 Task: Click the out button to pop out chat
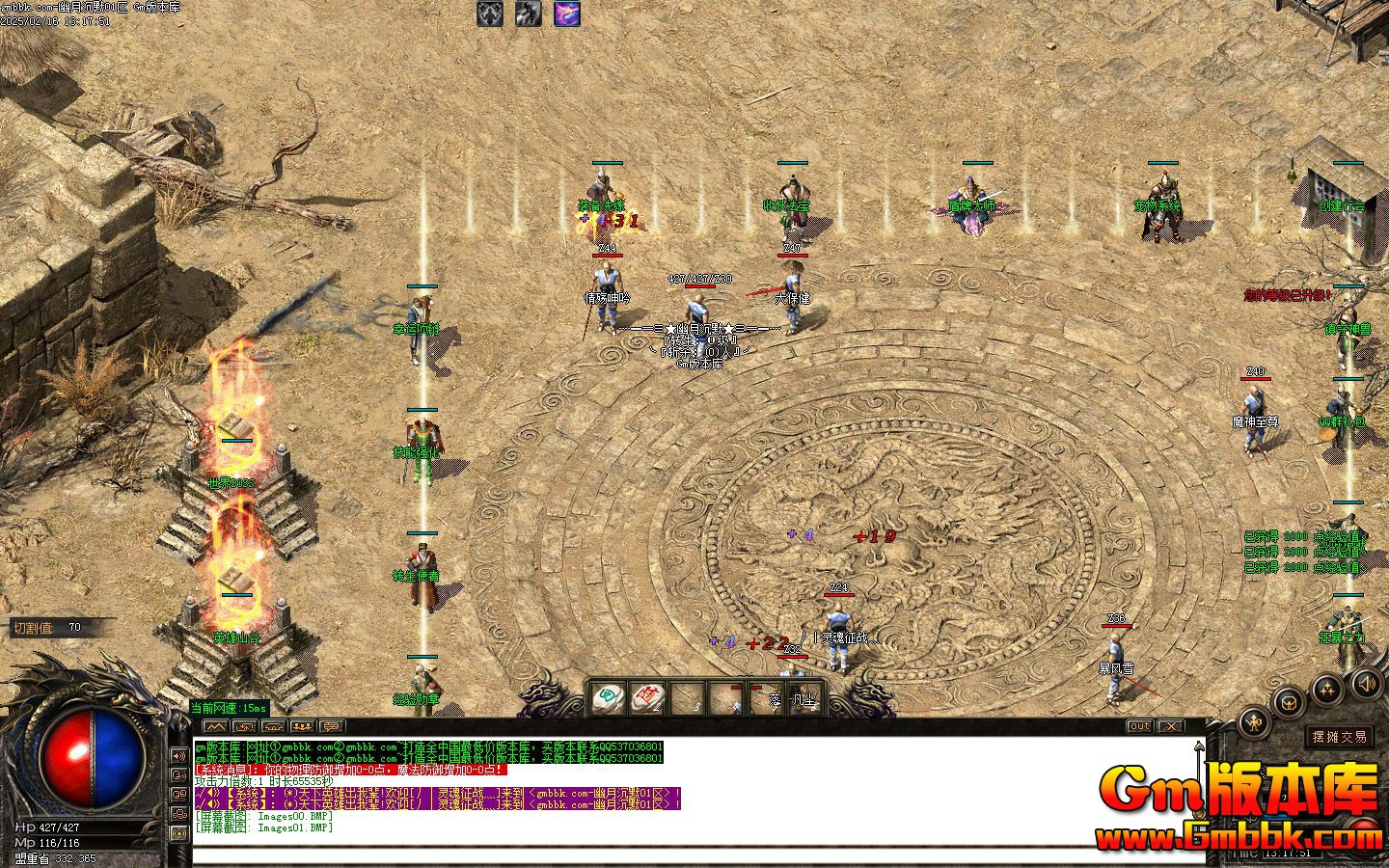(x=1140, y=726)
